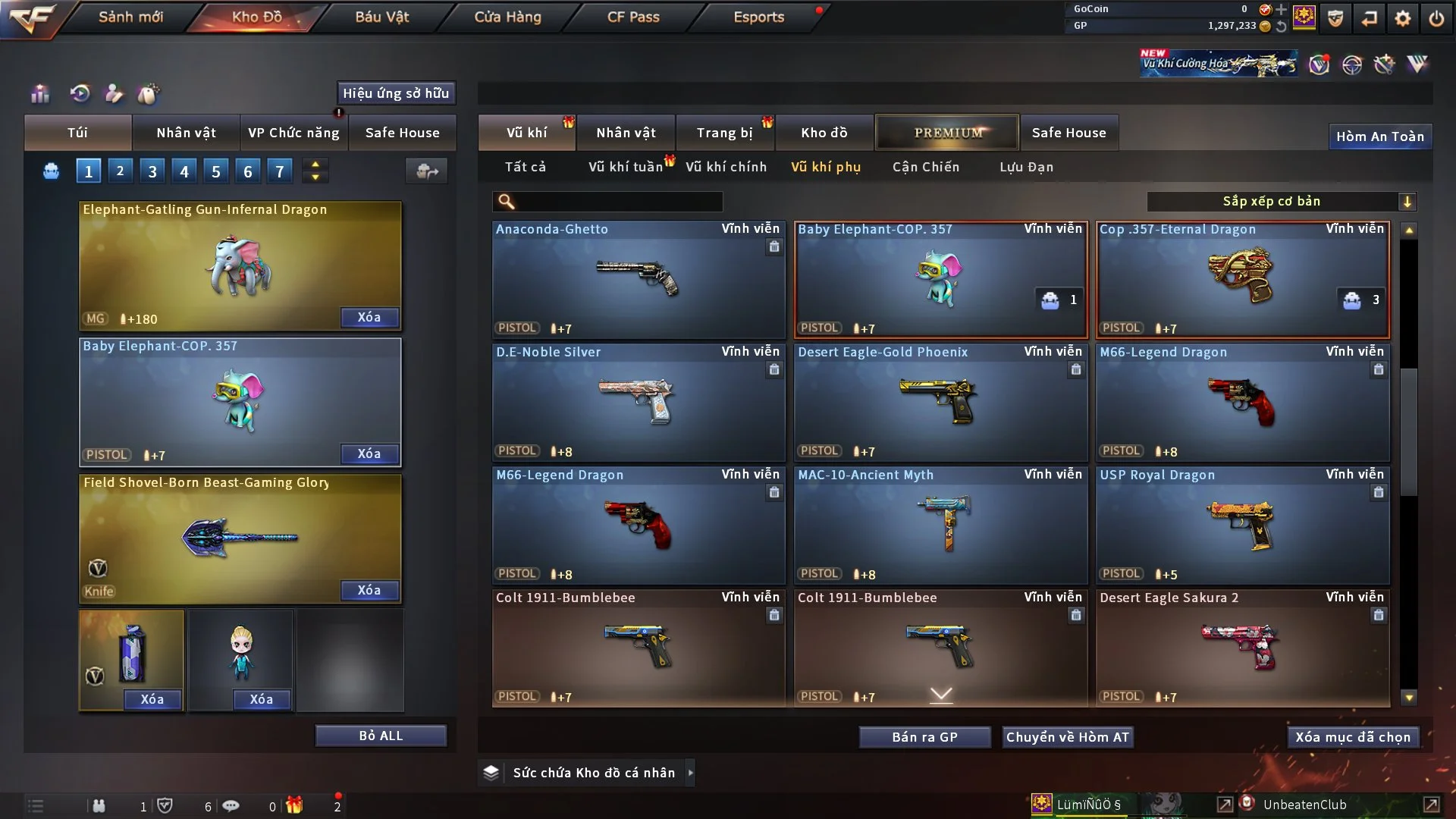Click the weapon search field
This screenshot has height=819, width=1456.
point(618,202)
